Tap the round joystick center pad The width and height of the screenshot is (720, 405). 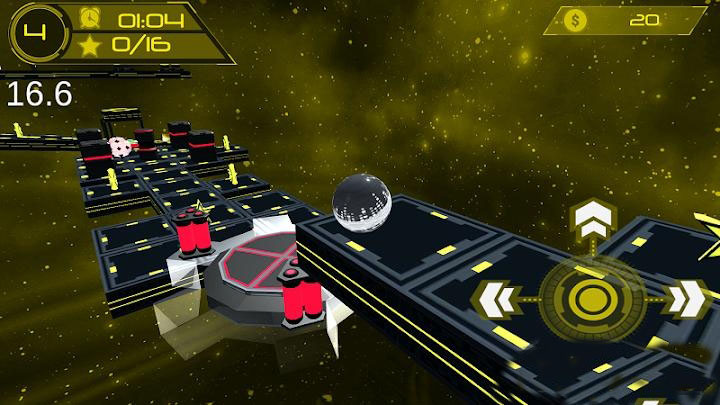click(x=588, y=299)
